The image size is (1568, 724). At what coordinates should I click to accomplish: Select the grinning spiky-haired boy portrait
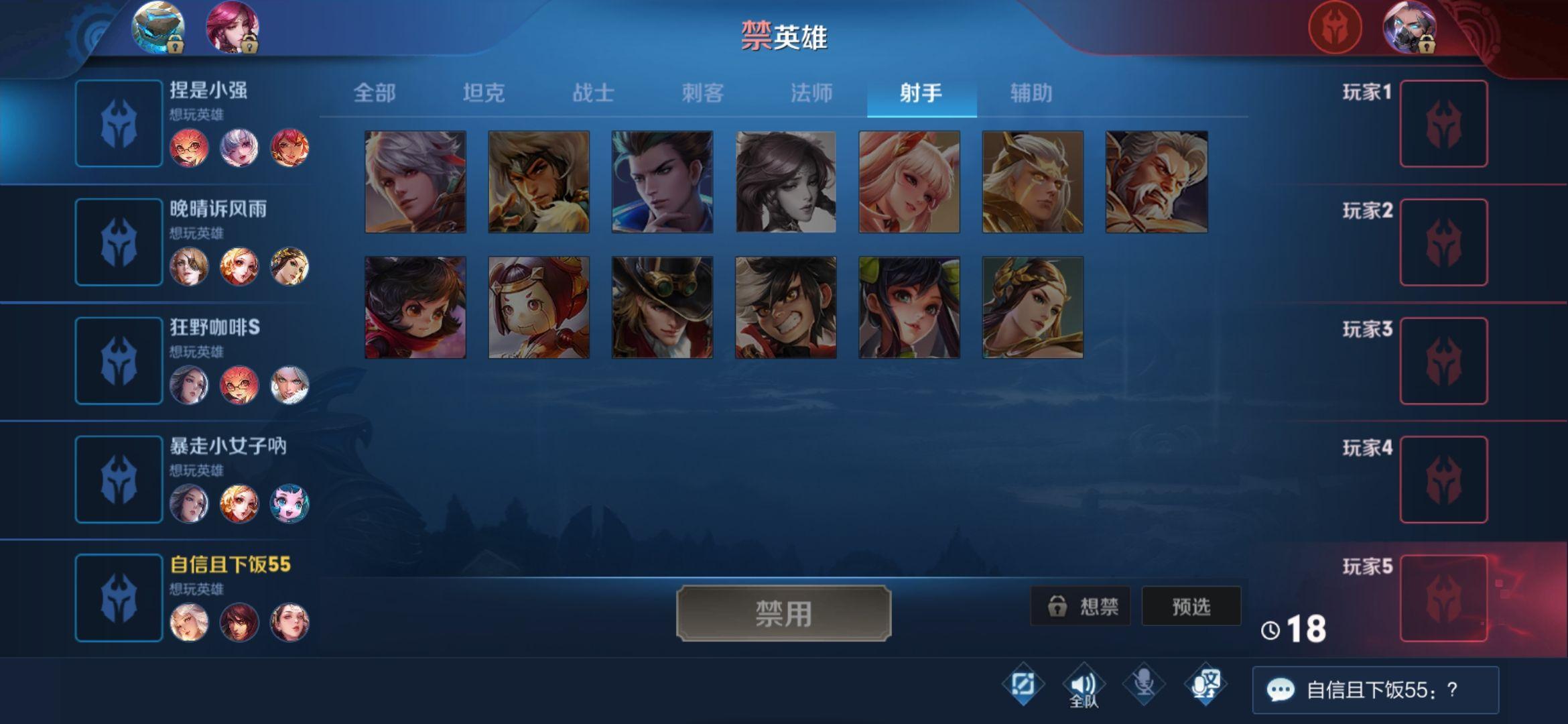coord(785,307)
